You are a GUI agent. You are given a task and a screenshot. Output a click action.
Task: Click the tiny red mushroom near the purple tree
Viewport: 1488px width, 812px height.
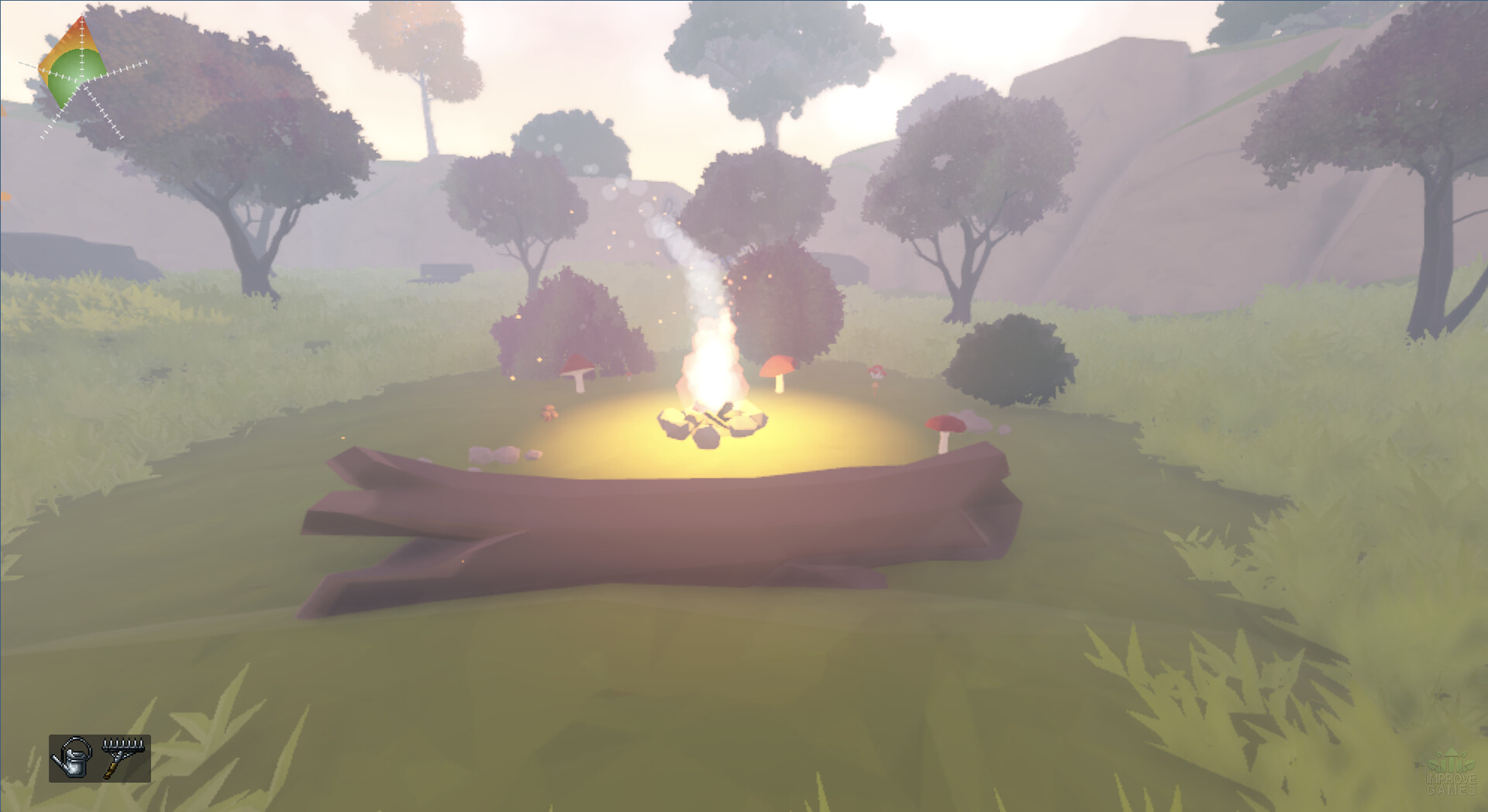click(876, 372)
